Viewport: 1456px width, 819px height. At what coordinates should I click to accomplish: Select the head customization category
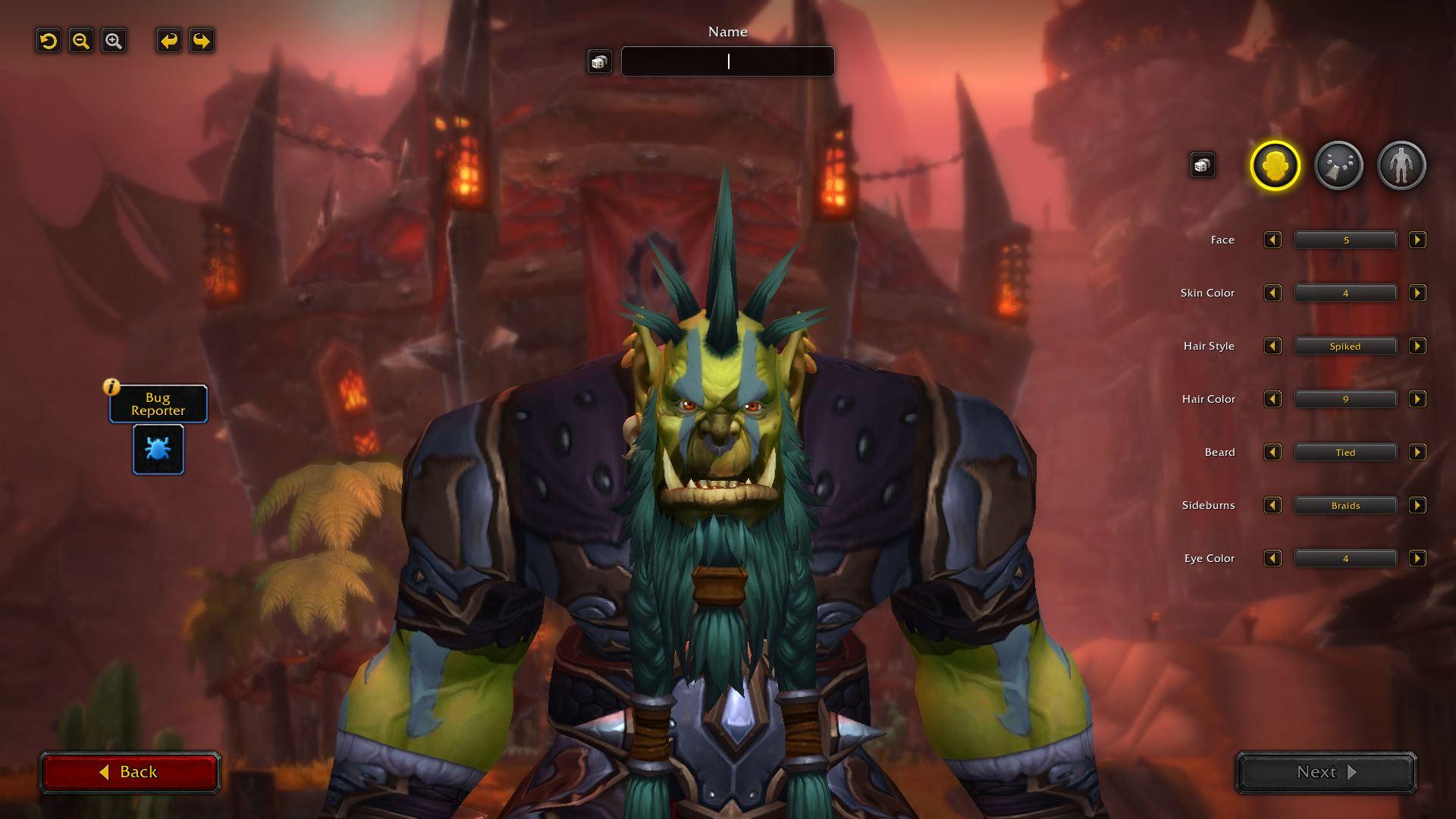[1275, 165]
